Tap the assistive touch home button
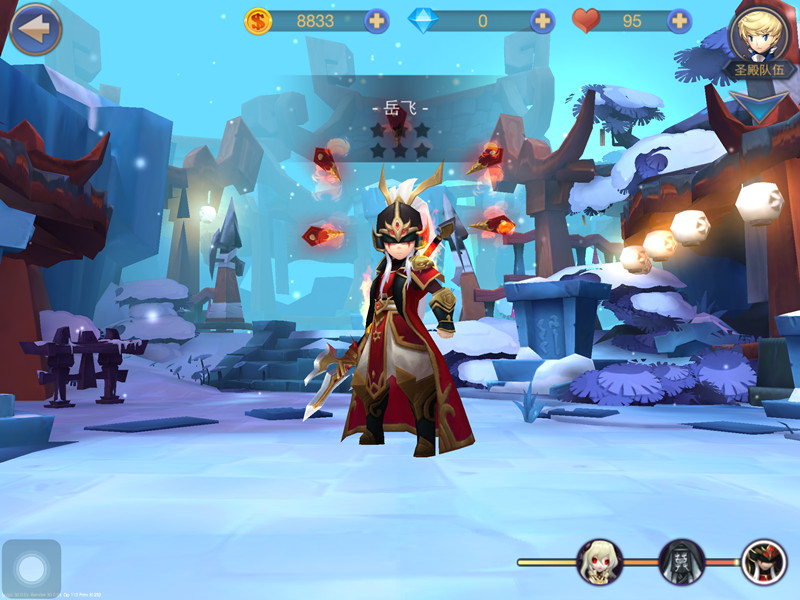800x600 pixels. (x=31, y=569)
